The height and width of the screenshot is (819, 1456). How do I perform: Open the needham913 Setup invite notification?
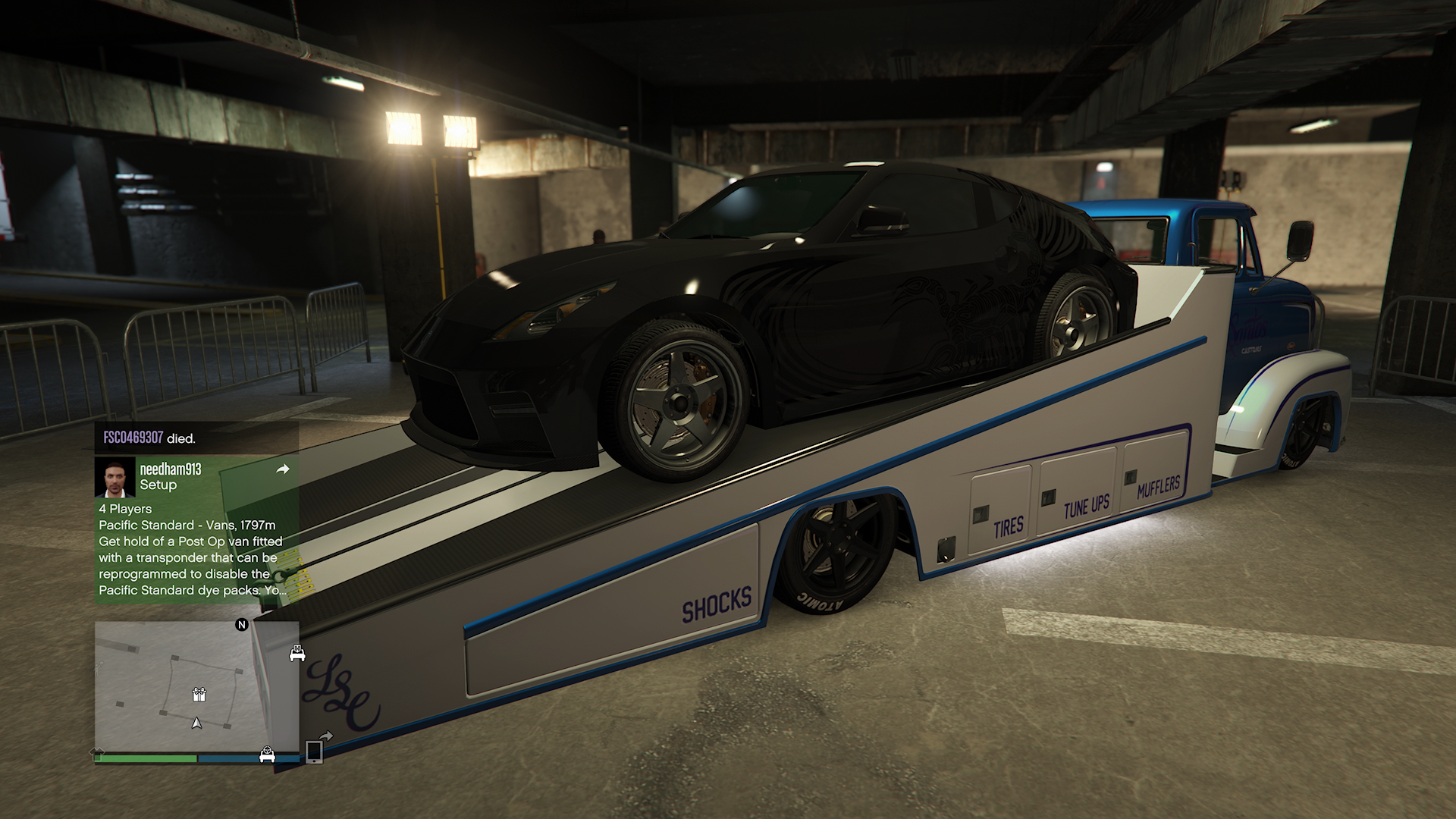[196, 529]
